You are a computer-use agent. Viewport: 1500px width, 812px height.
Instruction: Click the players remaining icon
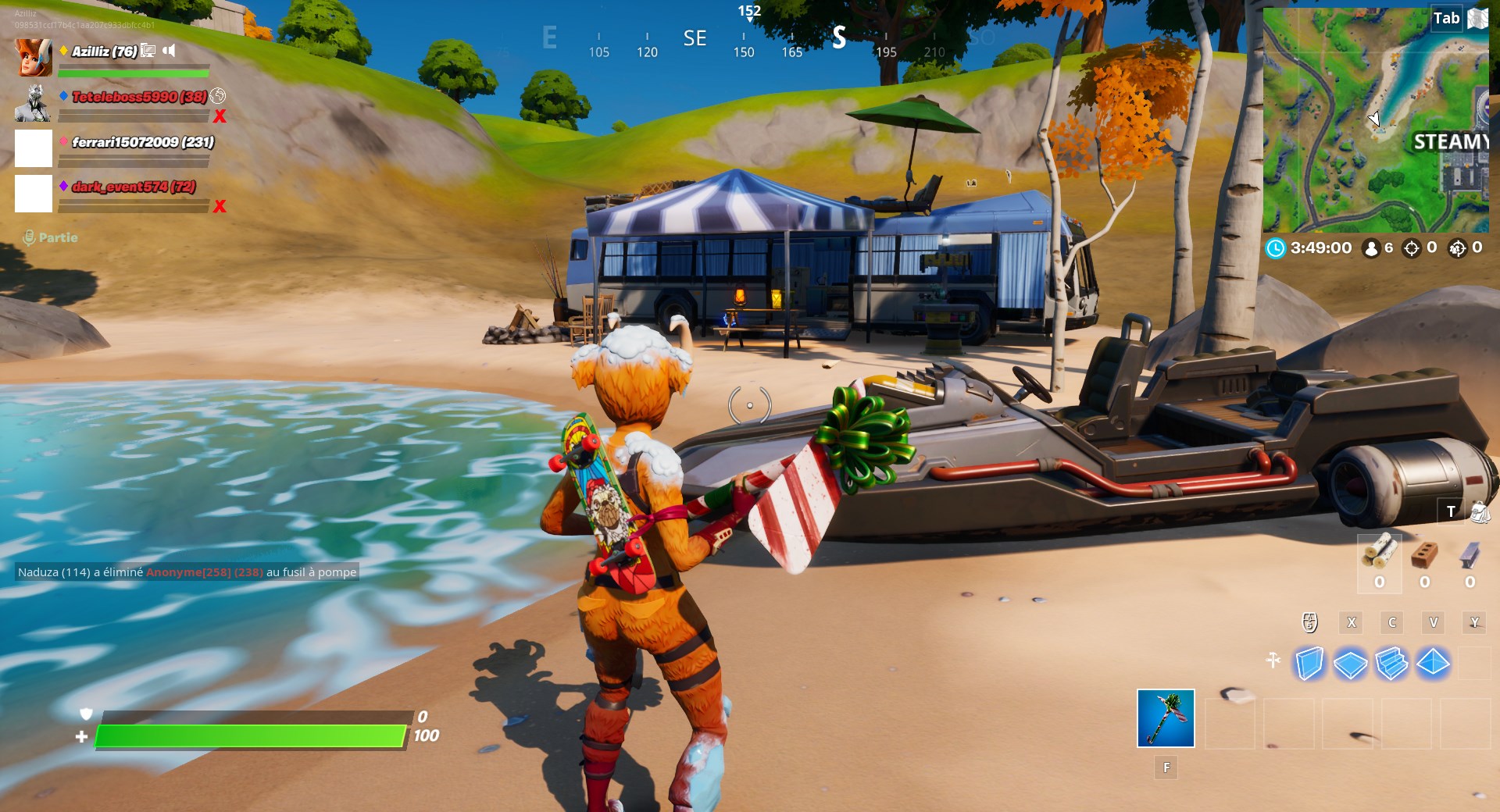(x=1370, y=248)
